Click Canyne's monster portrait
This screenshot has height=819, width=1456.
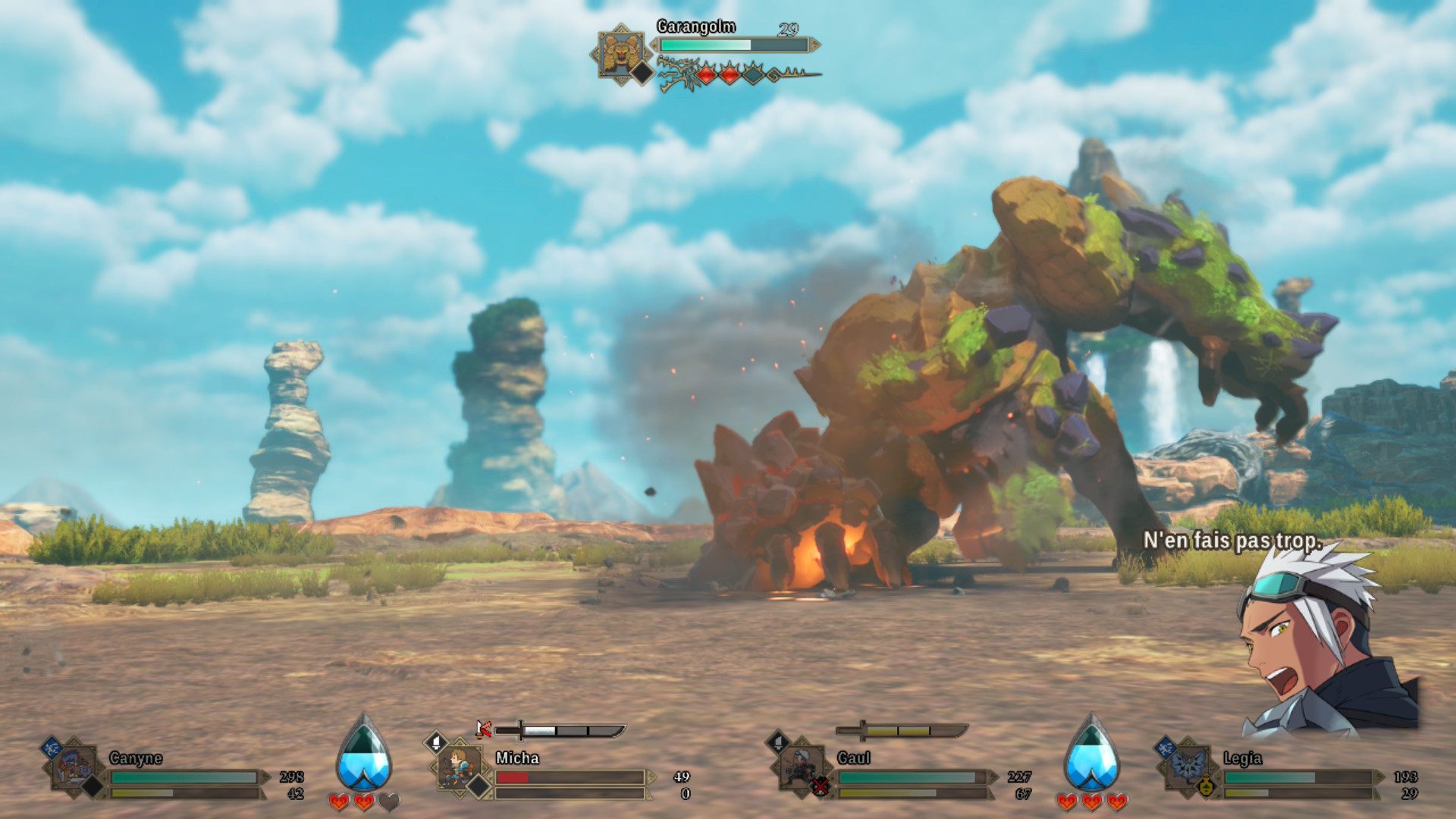click(75, 768)
